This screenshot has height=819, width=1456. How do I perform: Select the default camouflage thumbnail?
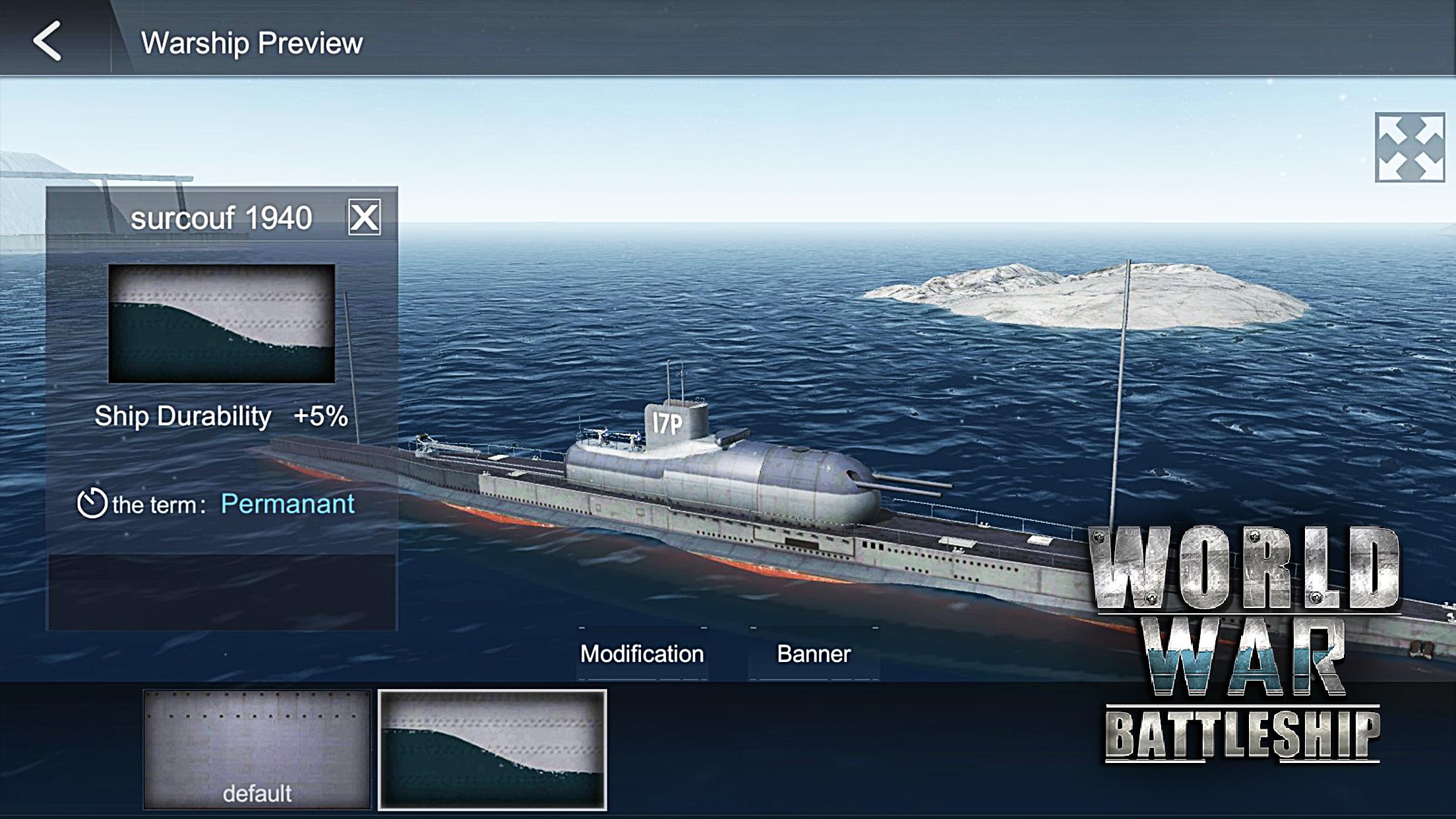click(257, 749)
